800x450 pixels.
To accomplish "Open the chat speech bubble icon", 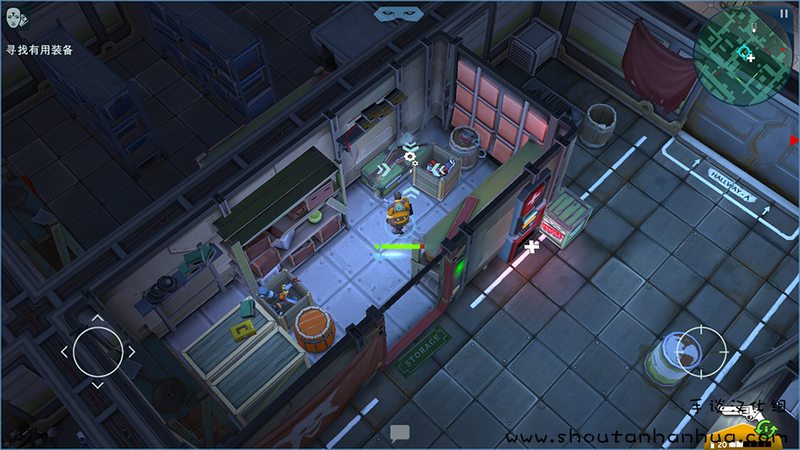I will 400,434.
